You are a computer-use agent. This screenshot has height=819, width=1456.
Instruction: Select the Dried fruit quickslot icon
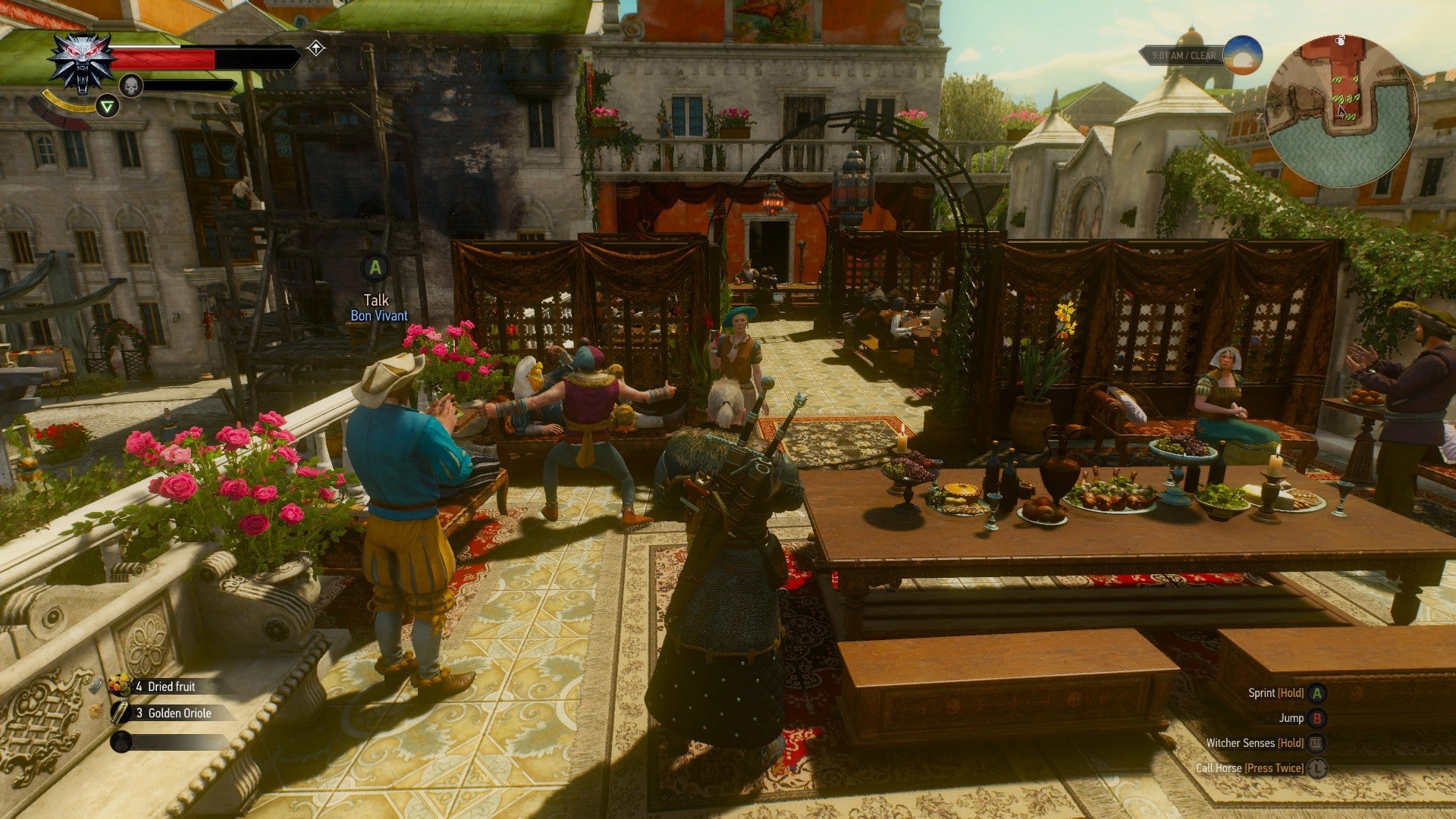(121, 686)
